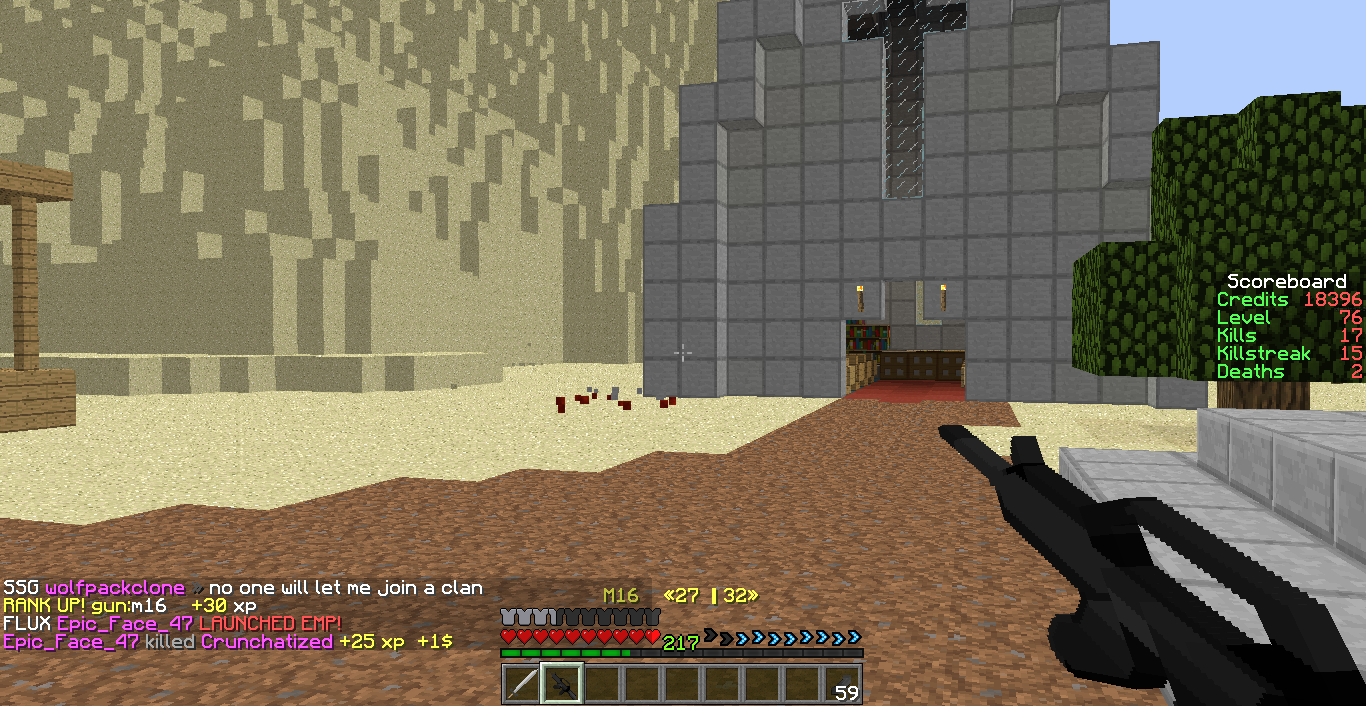Select the ammo stack slot showing 59
The height and width of the screenshot is (706, 1366).
(842, 684)
